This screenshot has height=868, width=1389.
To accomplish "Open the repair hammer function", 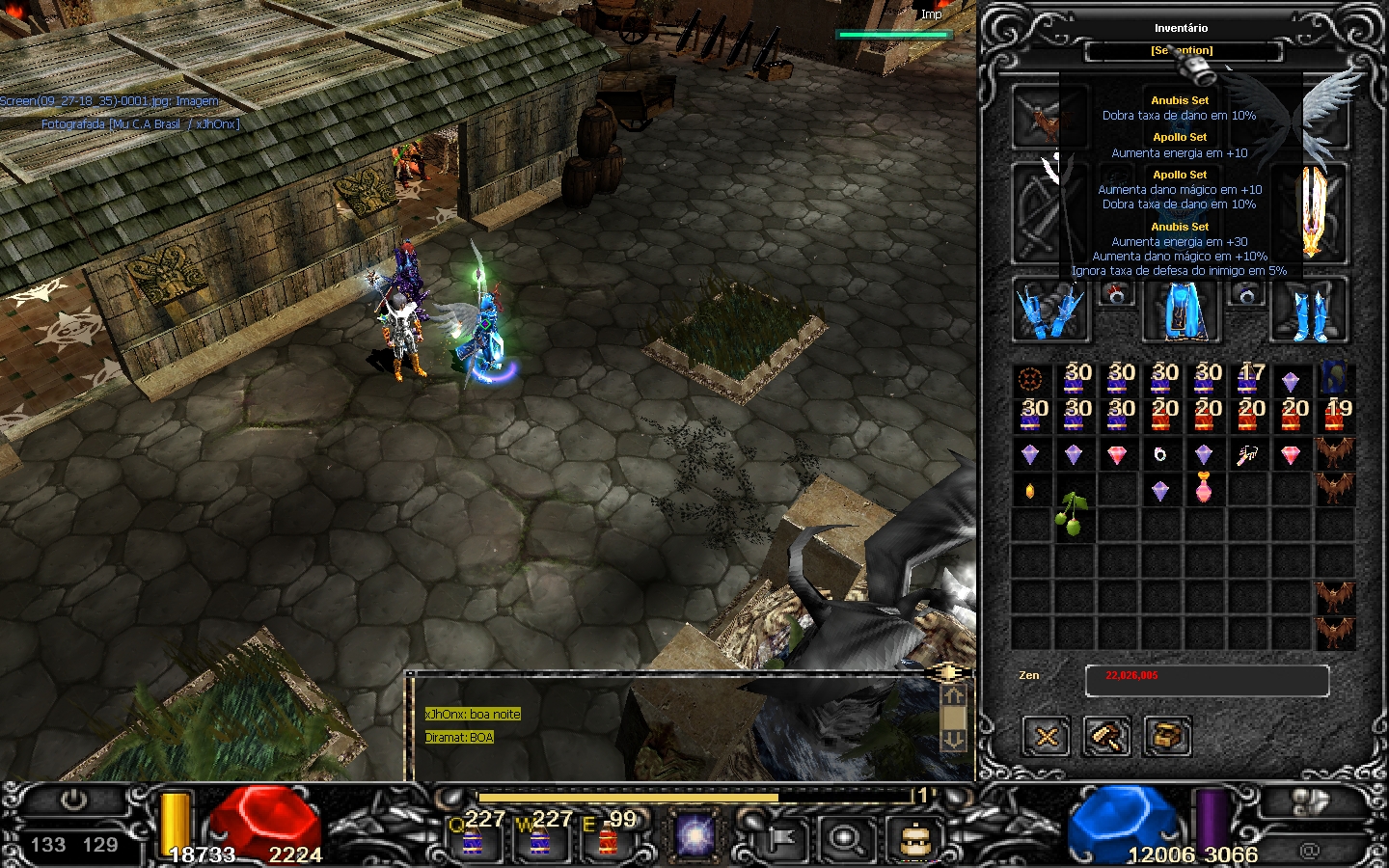I will [x=1106, y=738].
